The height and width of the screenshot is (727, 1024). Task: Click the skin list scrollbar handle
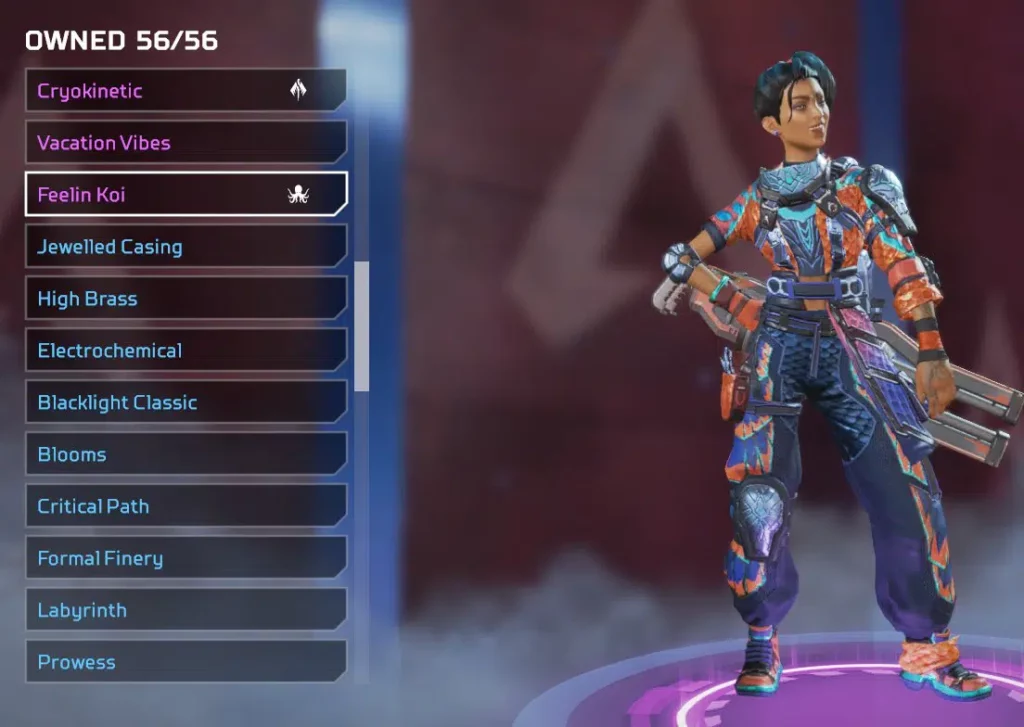[362, 326]
